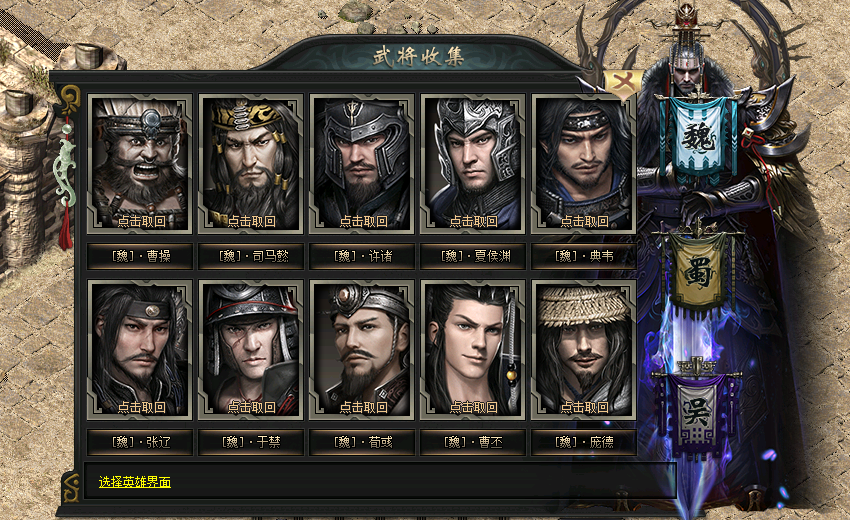Switch to the 蜀 faction banner
Viewport: 850px width, 520px height.
pos(701,270)
